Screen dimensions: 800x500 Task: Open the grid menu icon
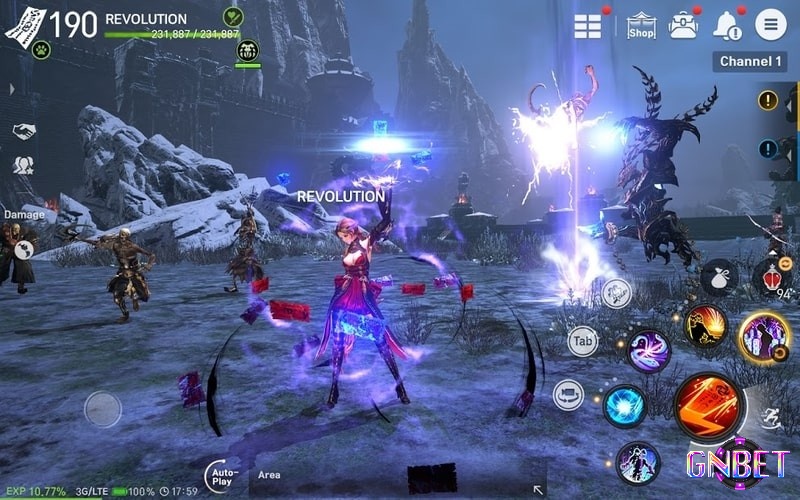(588, 26)
